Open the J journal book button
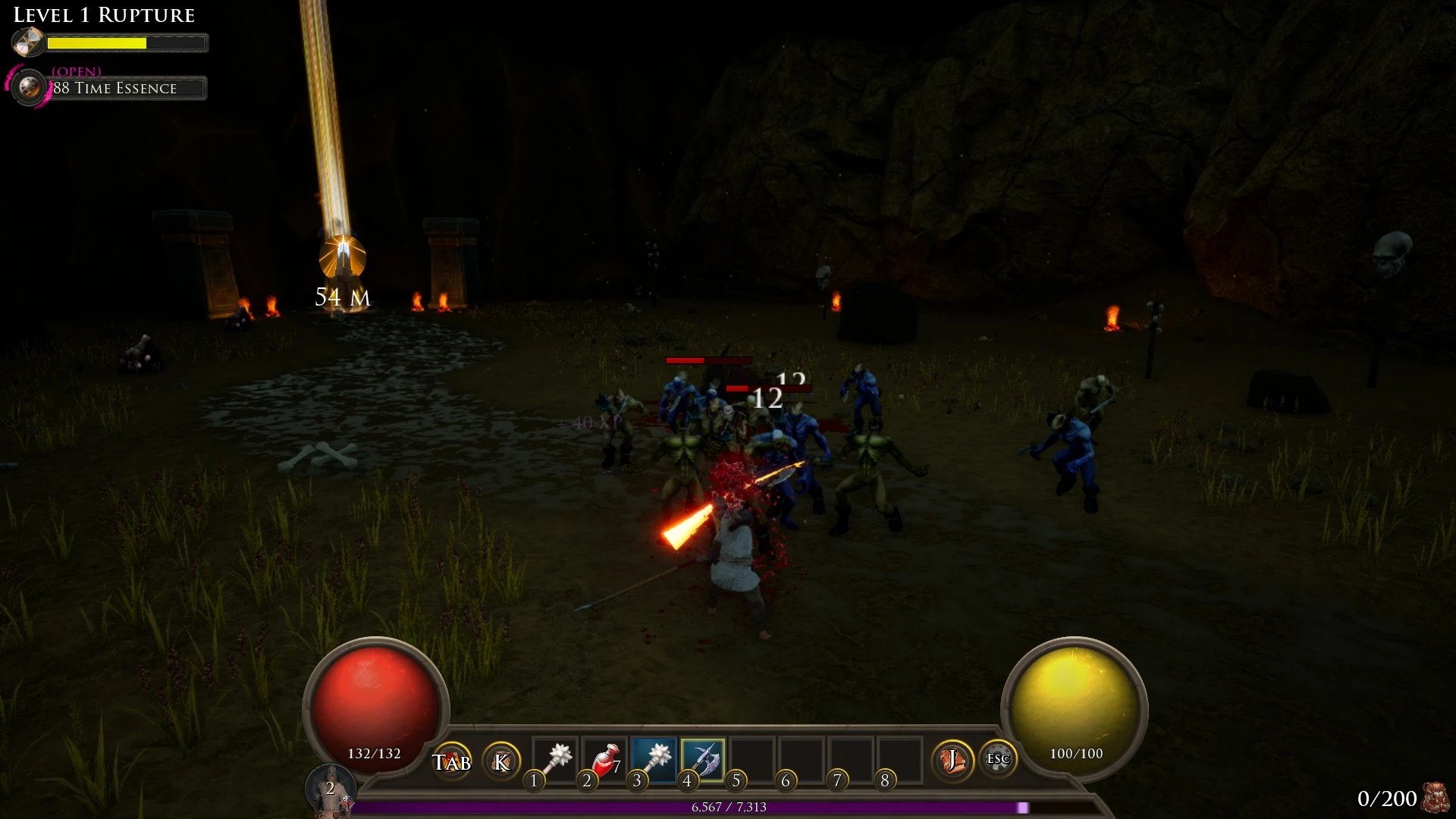The image size is (1456, 819). click(x=952, y=760)
